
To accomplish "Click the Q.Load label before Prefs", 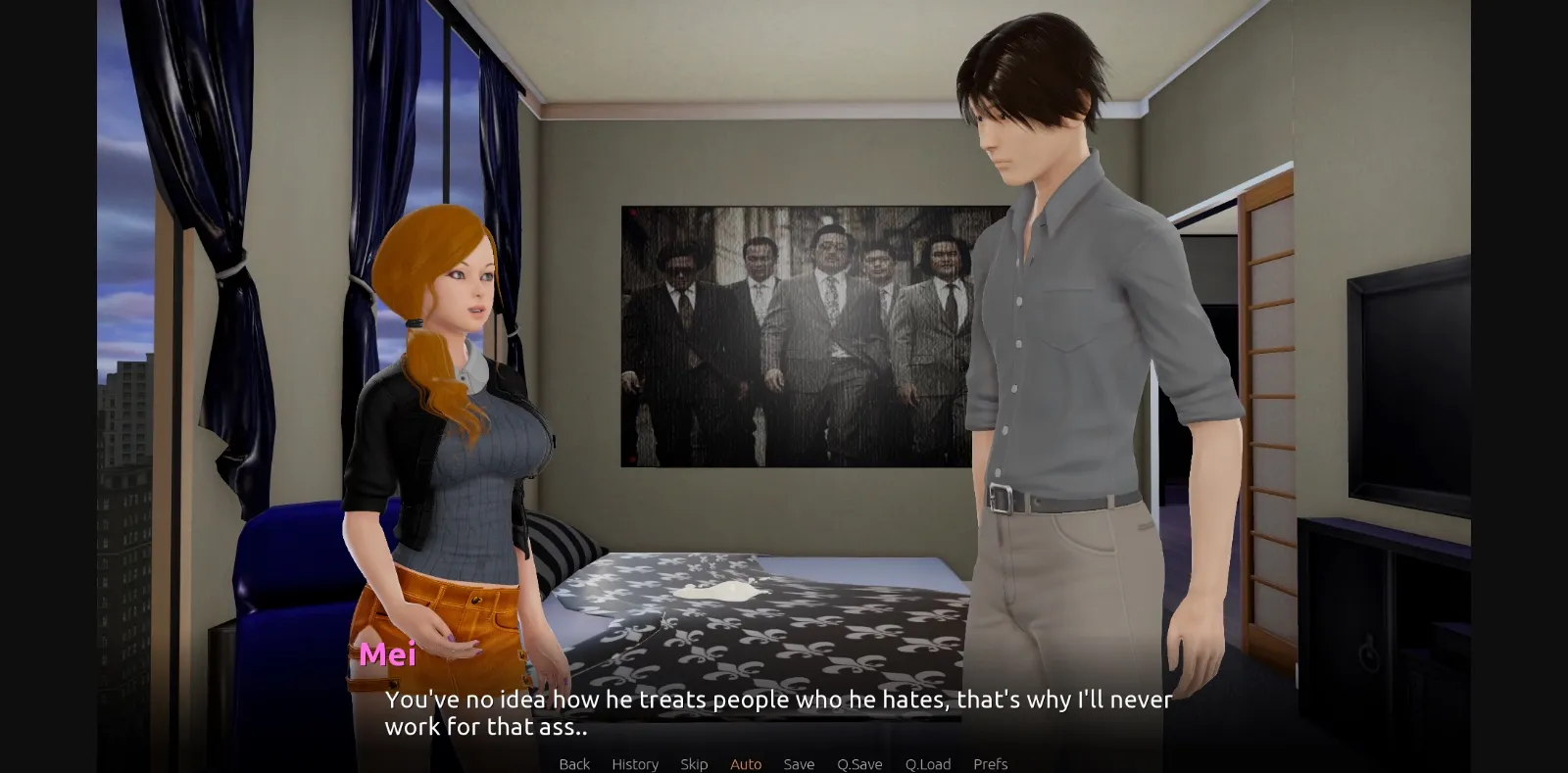I will tap(928, 764).
